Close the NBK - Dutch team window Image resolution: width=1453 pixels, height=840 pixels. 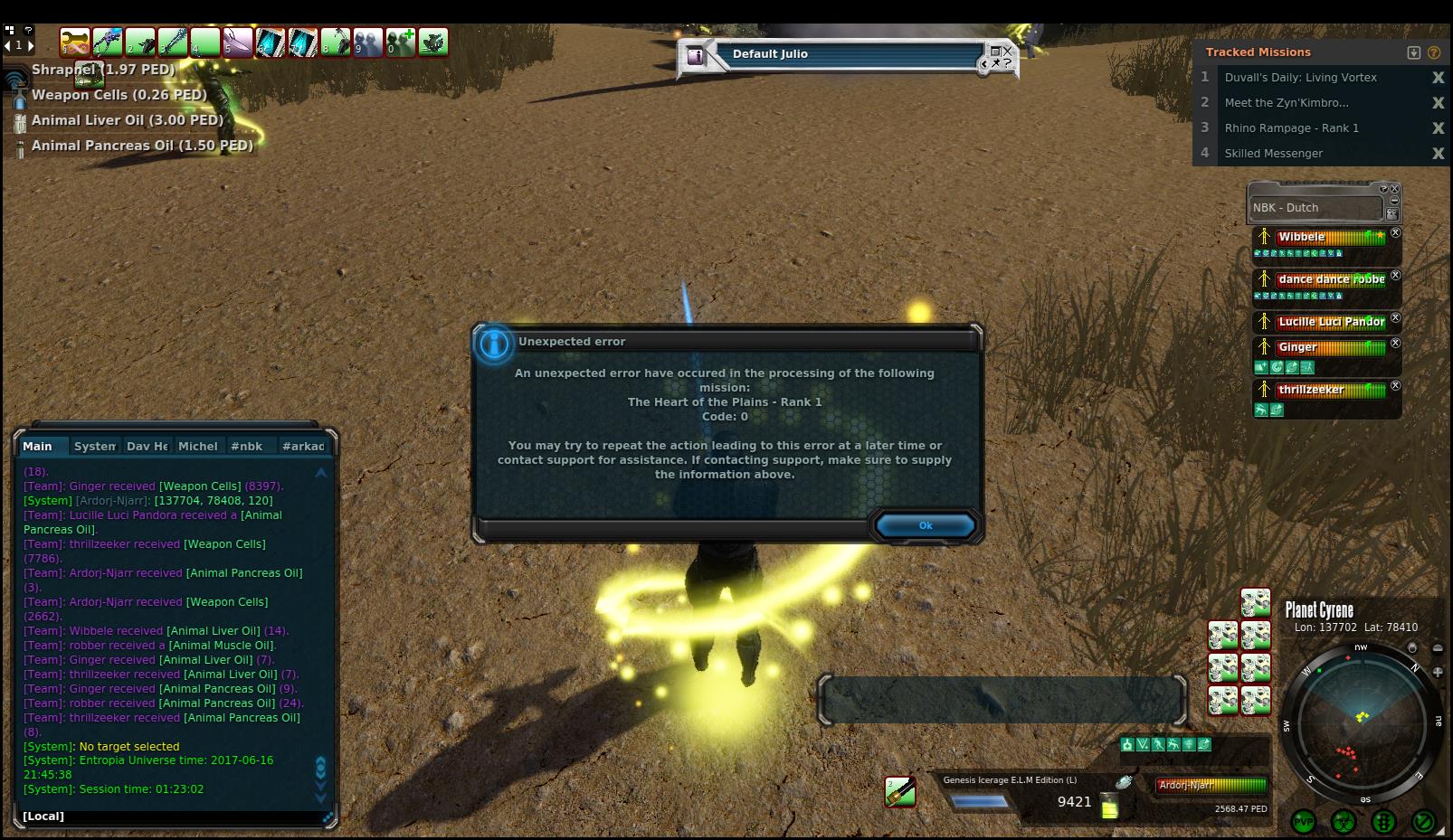pos(1395,189)
